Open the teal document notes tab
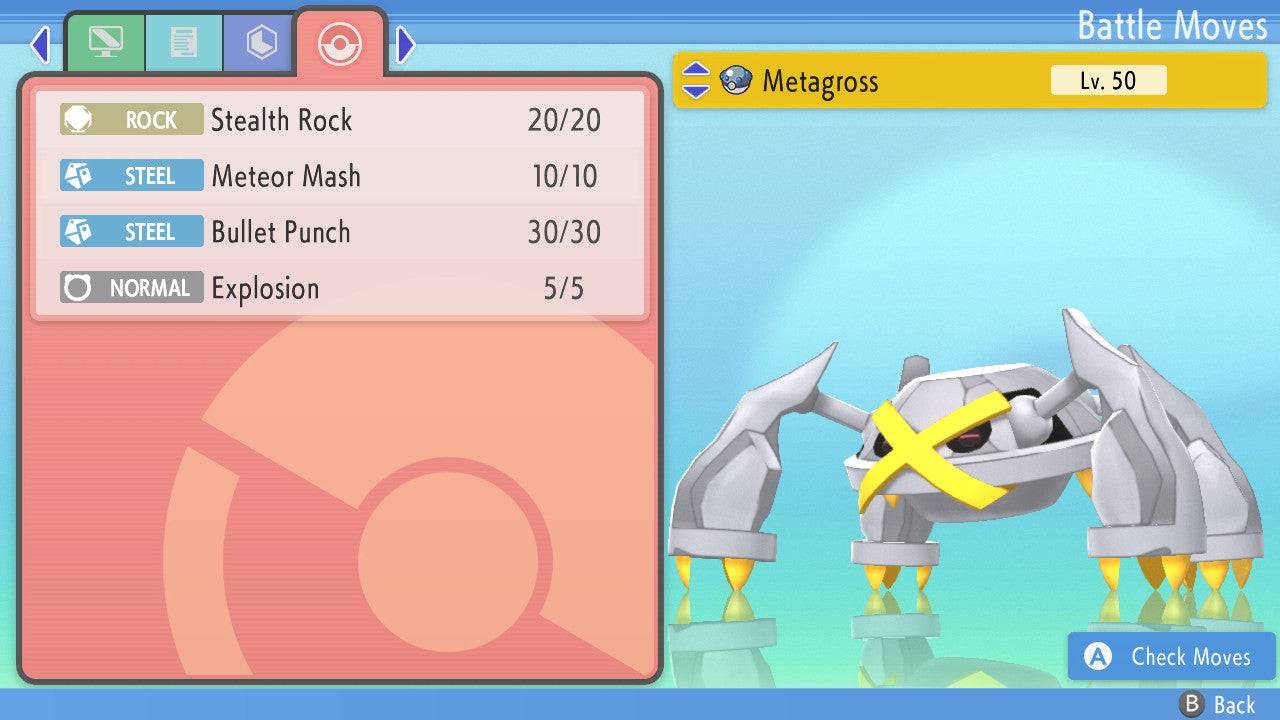The width and height of the screenshot is (1280, 720). (183, 43)
